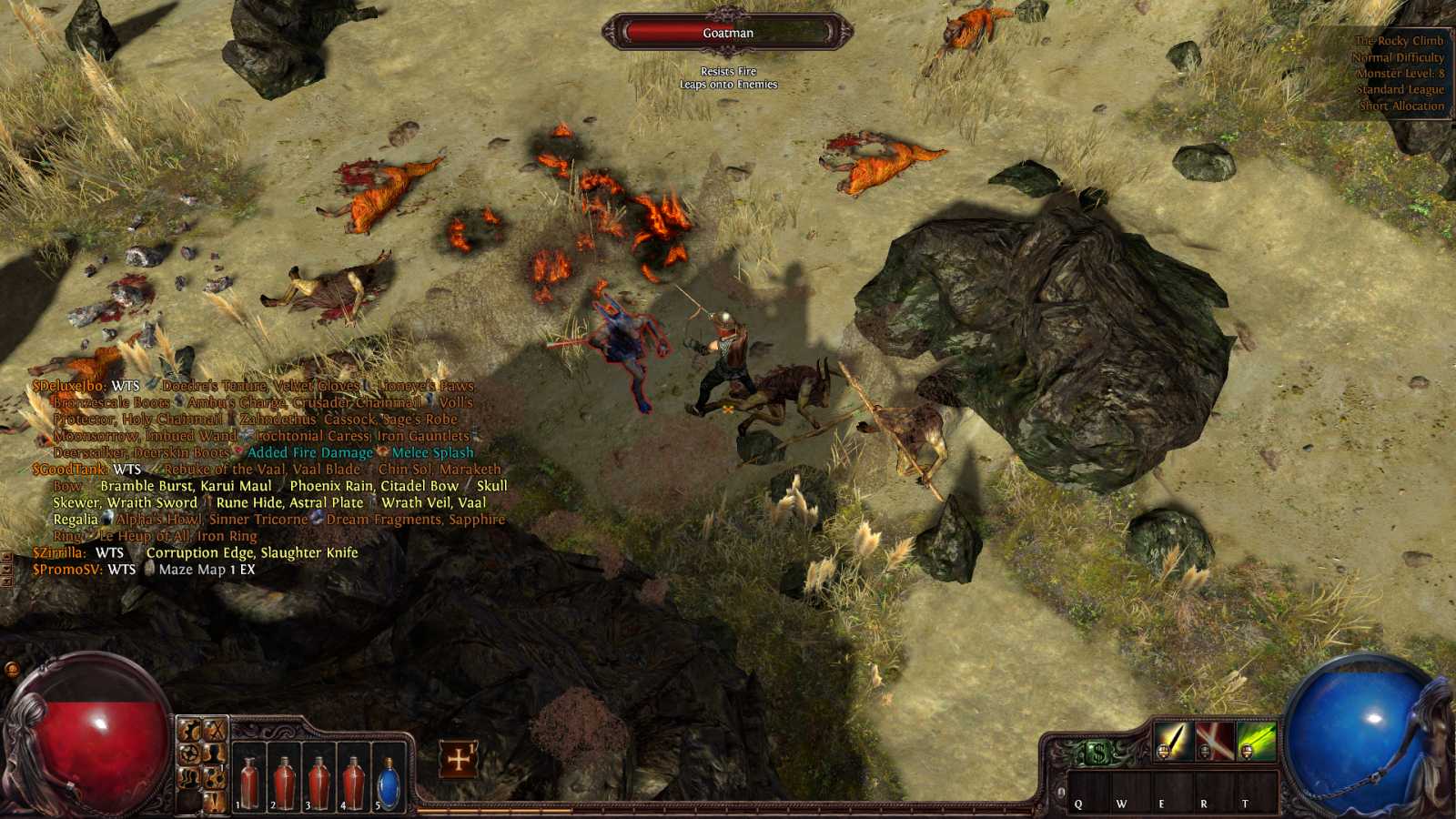Screen dimensions: 1456x819
Task: Click the blue mana flask in slot 5
Action: pos(389,782)
